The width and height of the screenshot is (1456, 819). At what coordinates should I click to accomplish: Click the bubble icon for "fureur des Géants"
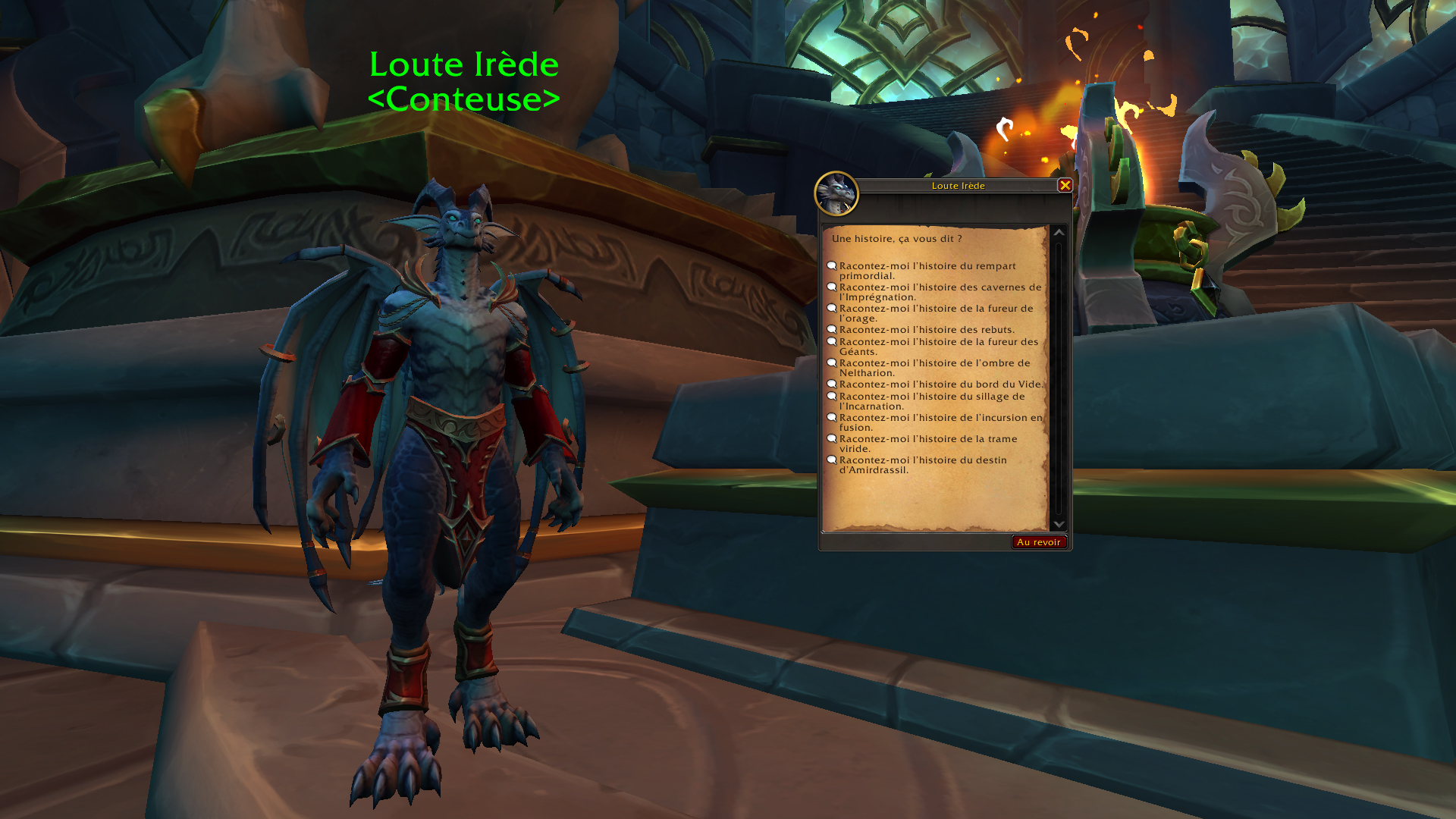click(833, 342)
